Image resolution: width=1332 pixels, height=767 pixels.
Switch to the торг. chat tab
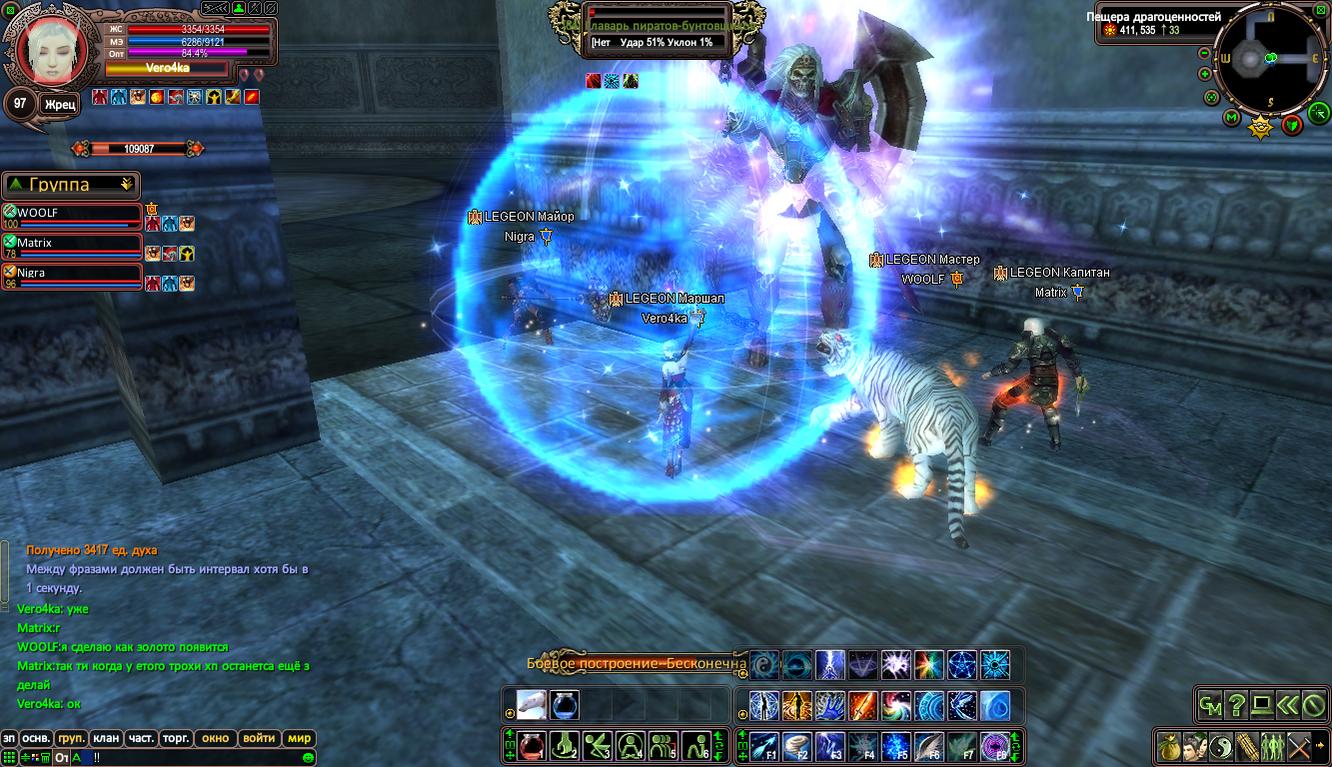point(176,738)
